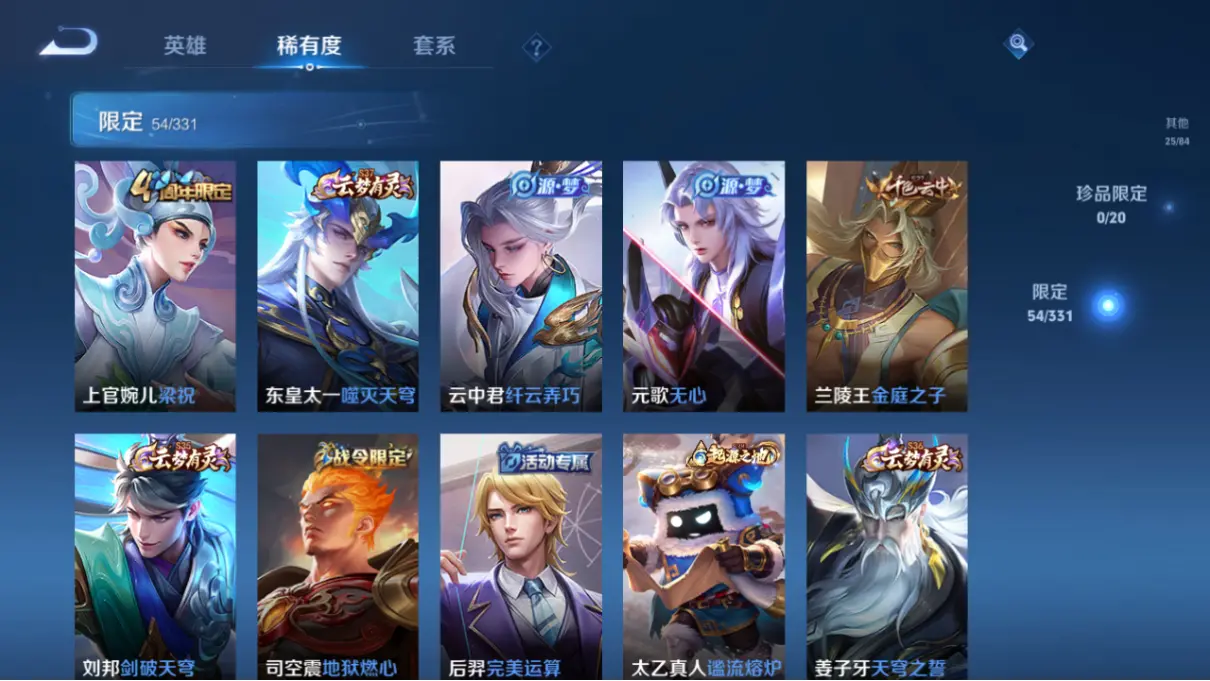Show help via the question mark icon
1210x681 pixels.
[x=536, y=47]
